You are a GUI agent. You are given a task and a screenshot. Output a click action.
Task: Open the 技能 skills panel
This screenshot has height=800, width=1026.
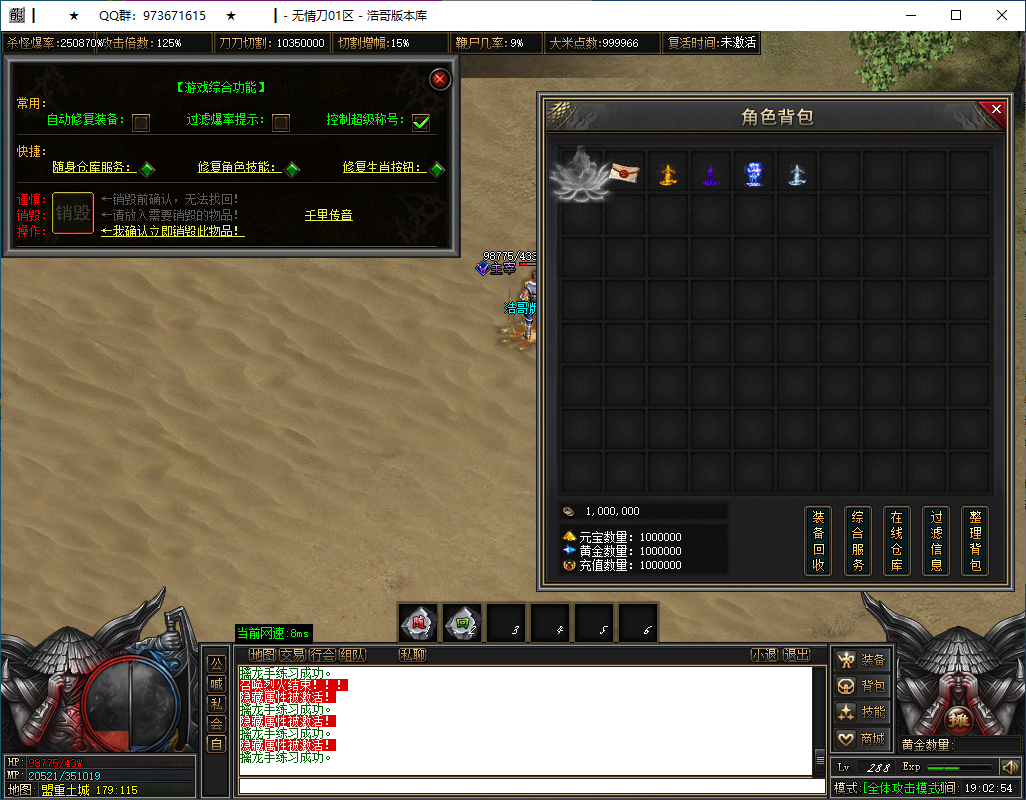(x=862, y=712)
